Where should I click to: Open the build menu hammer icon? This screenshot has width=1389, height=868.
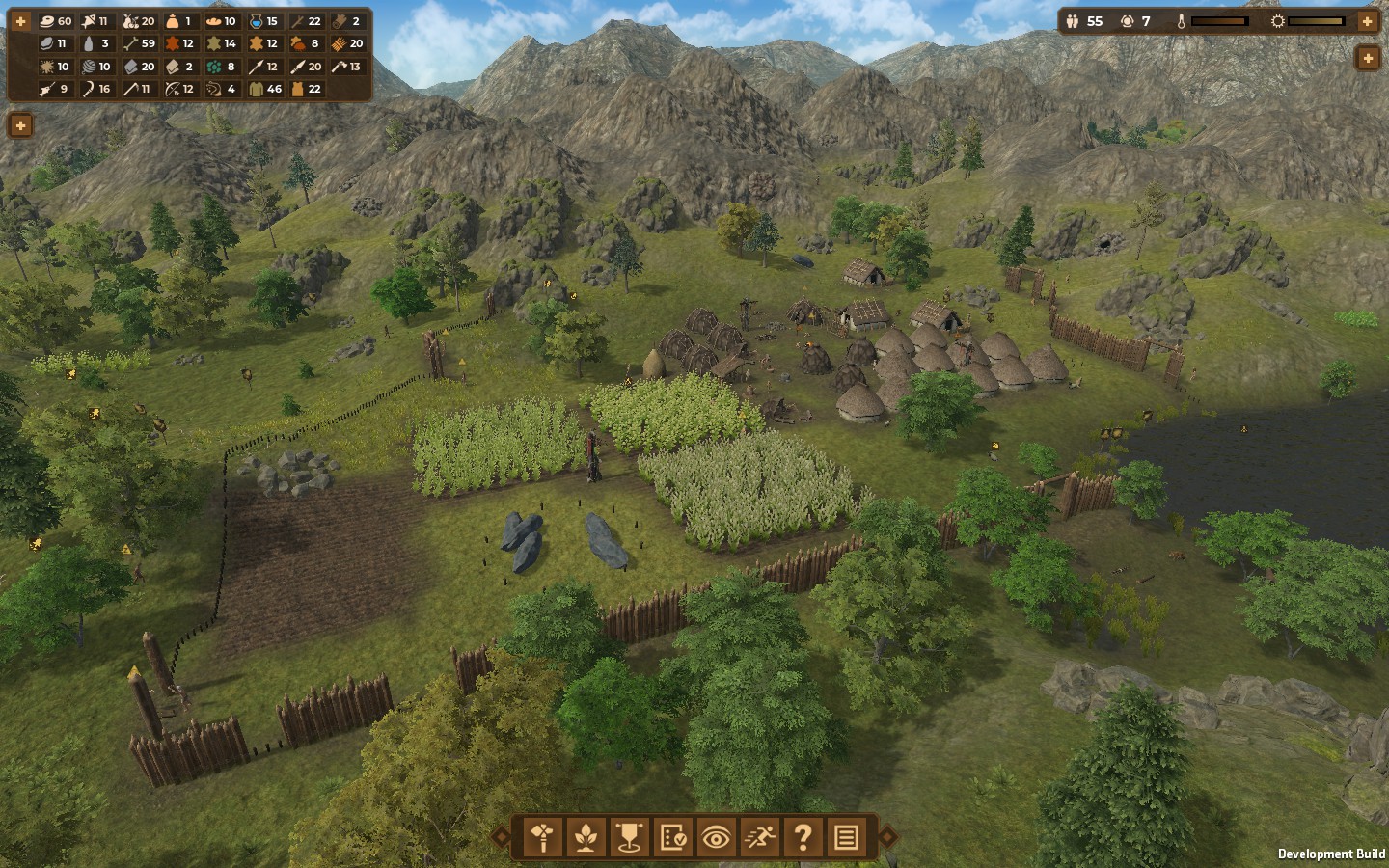[x=543, y=837]
